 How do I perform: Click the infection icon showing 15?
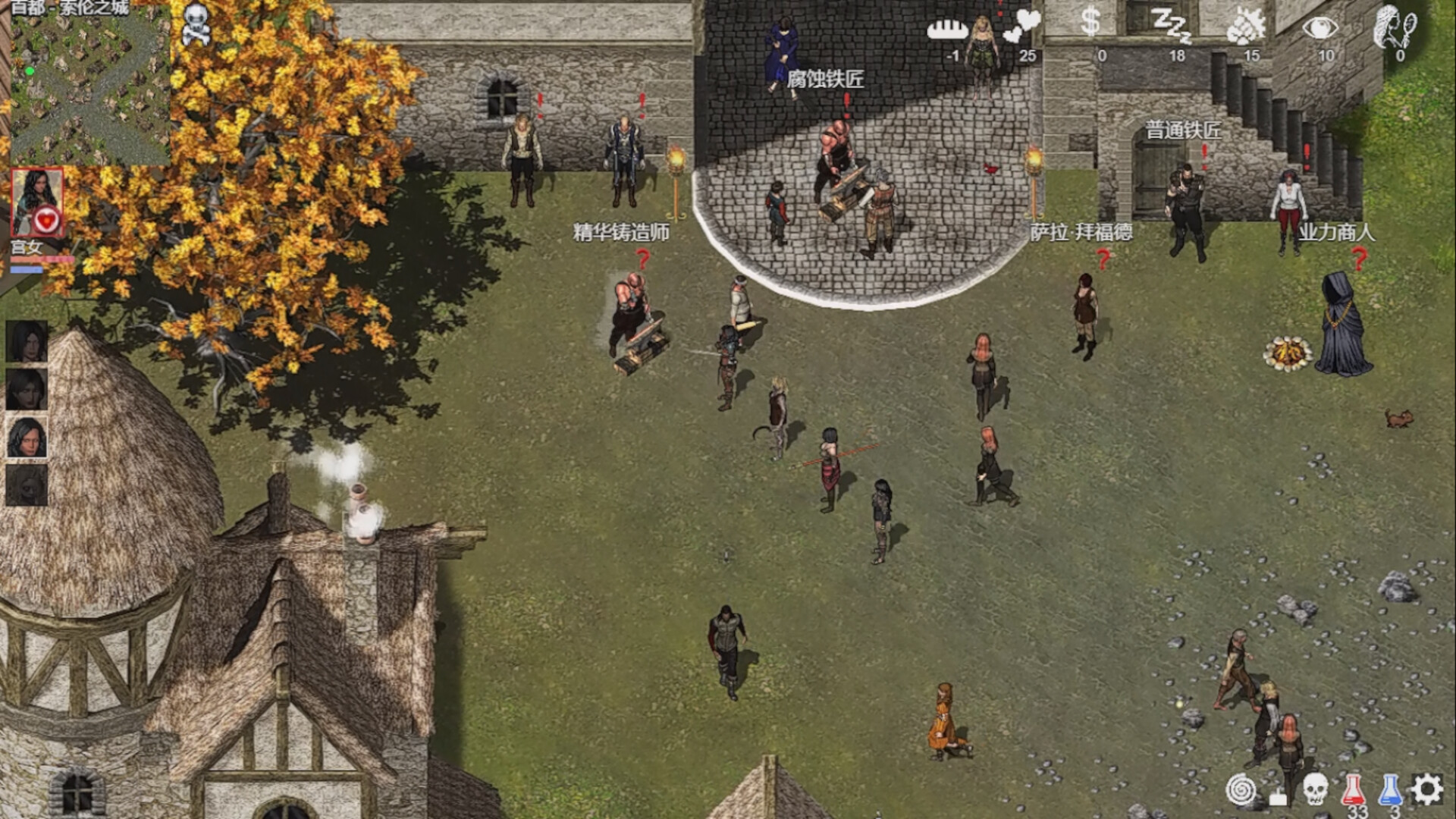pyautogui.click(x=1245, y=27)
